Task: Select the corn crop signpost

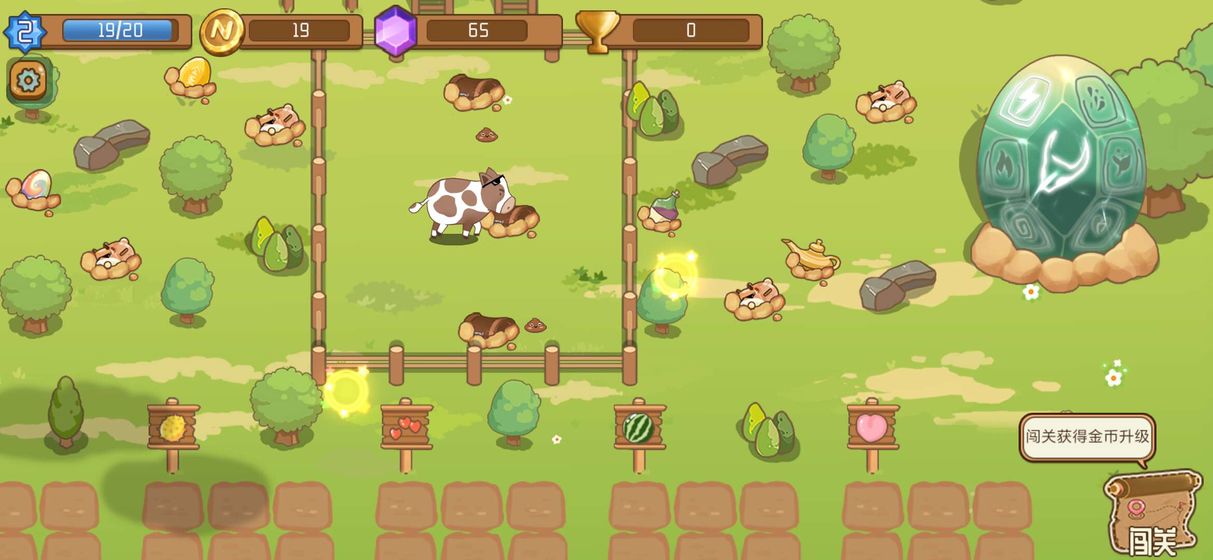Action: point(173,427)
